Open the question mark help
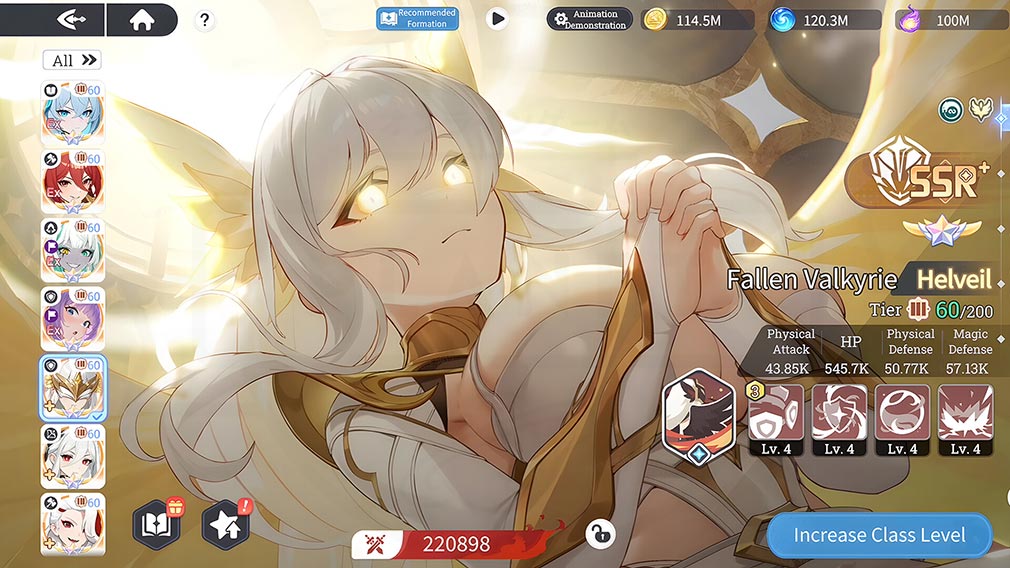 click(204, 20)
